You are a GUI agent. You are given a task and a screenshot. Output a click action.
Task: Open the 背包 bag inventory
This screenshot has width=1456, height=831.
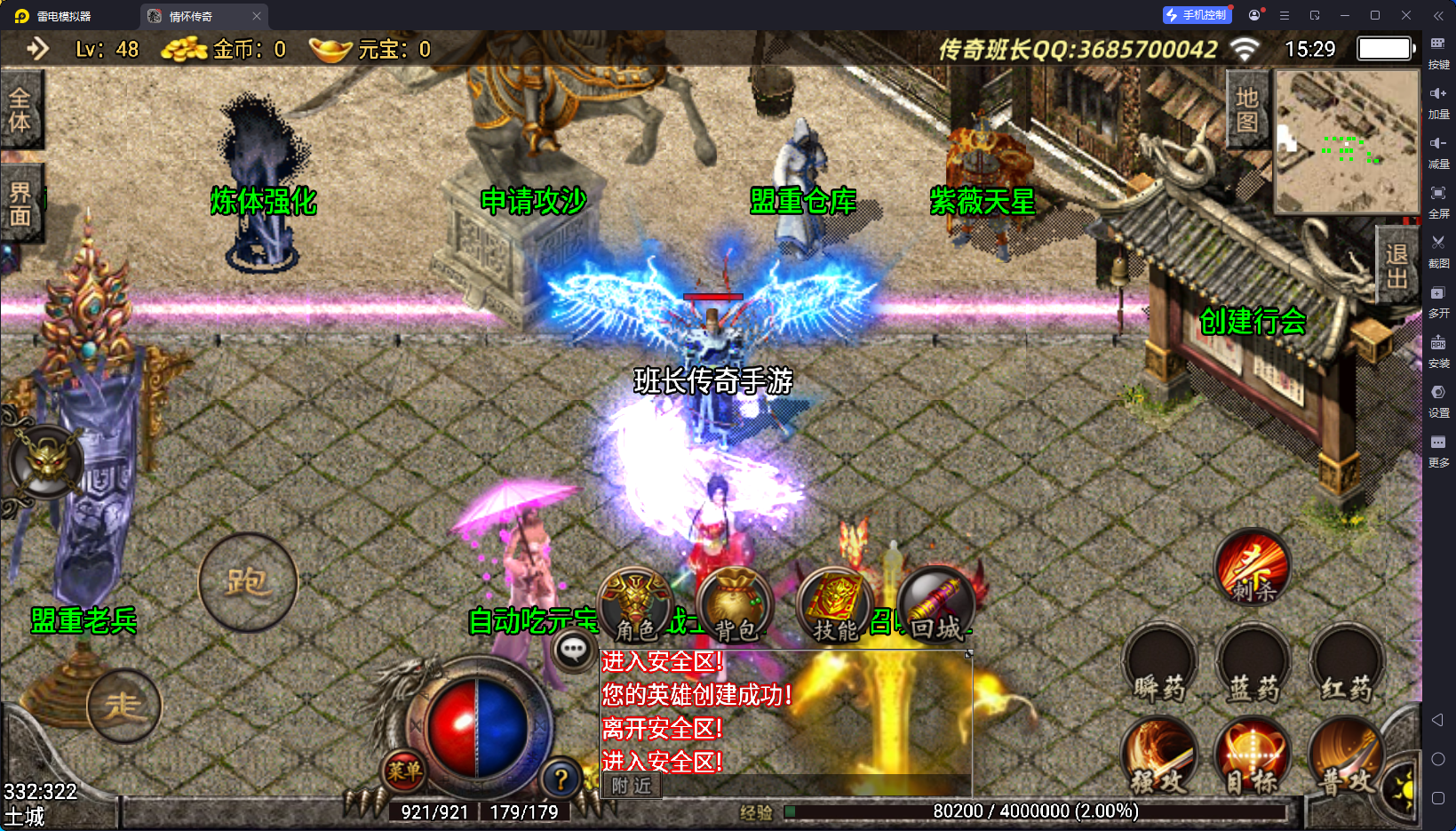(x=735, y=606)
